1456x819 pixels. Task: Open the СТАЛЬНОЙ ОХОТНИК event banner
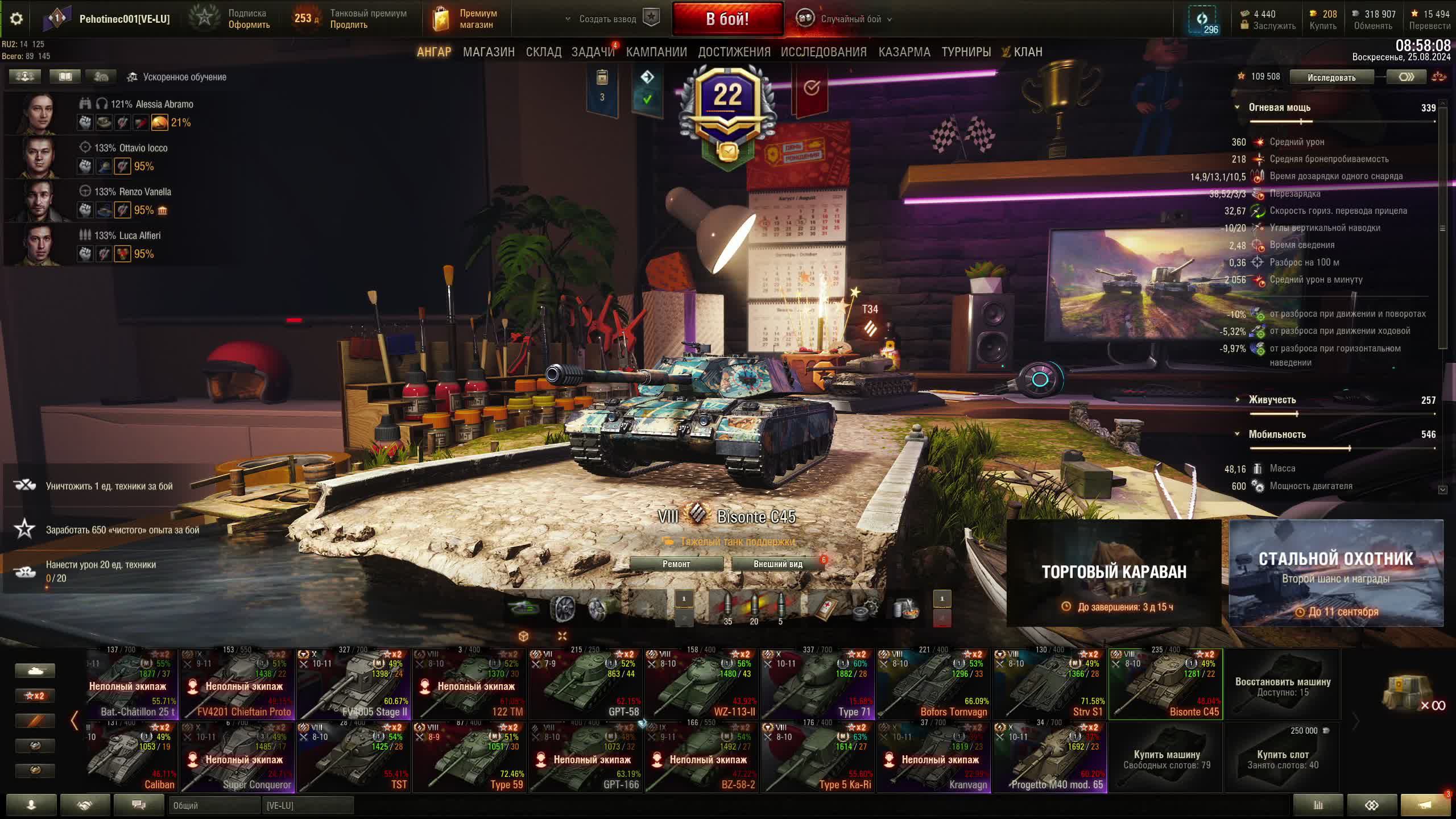(1336, 573)
